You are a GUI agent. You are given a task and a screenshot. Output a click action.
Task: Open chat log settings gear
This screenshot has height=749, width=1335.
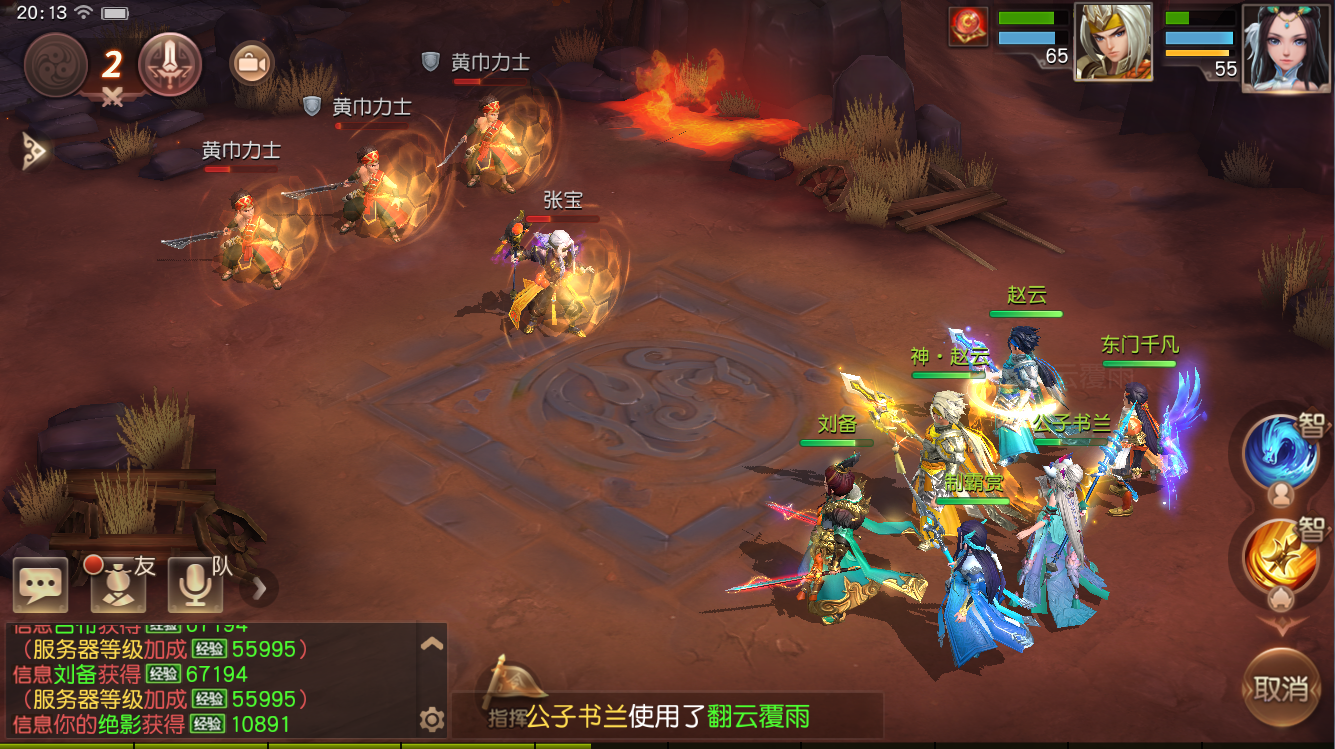434,718
